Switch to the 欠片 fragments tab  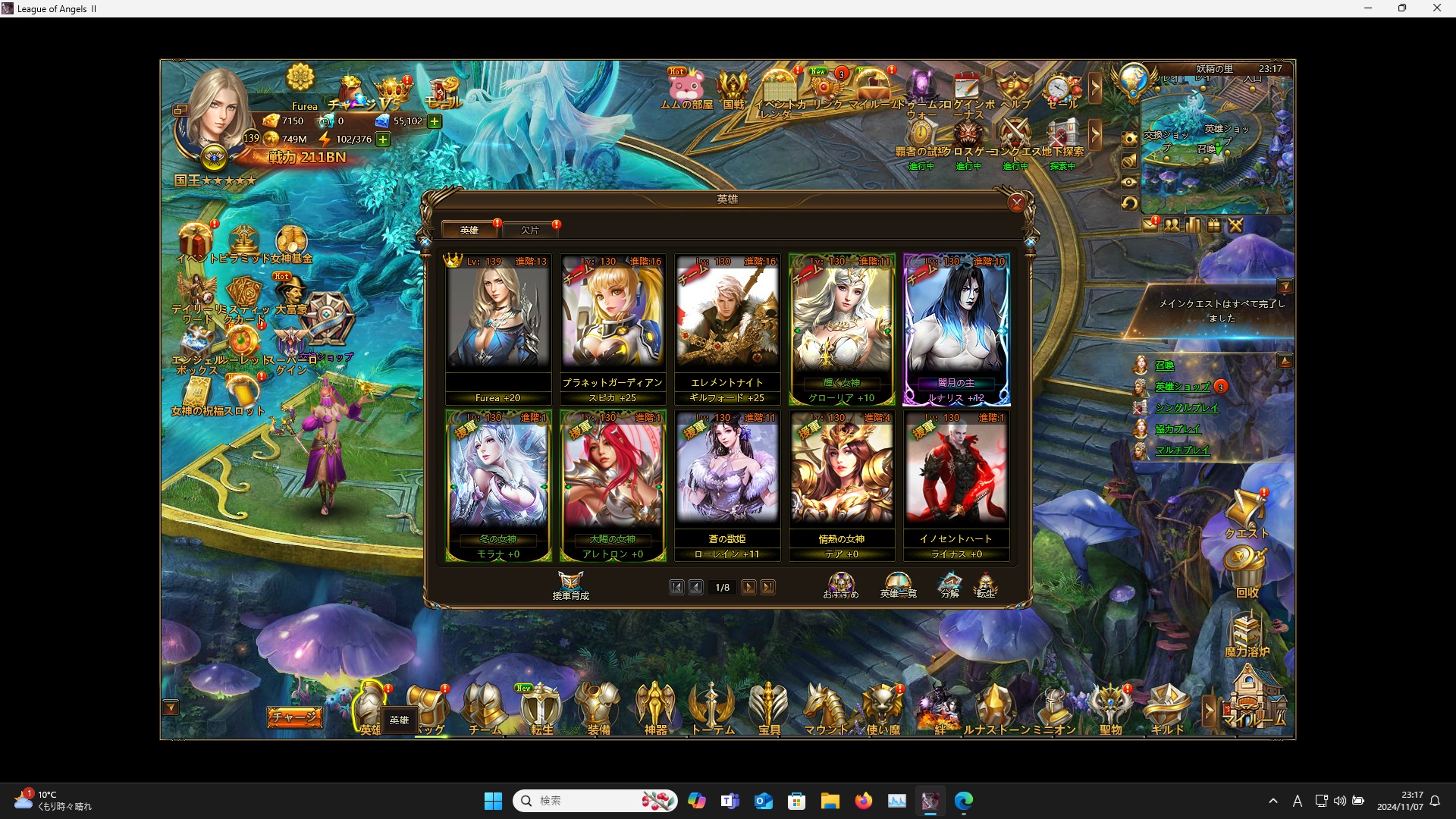[531, 229]
